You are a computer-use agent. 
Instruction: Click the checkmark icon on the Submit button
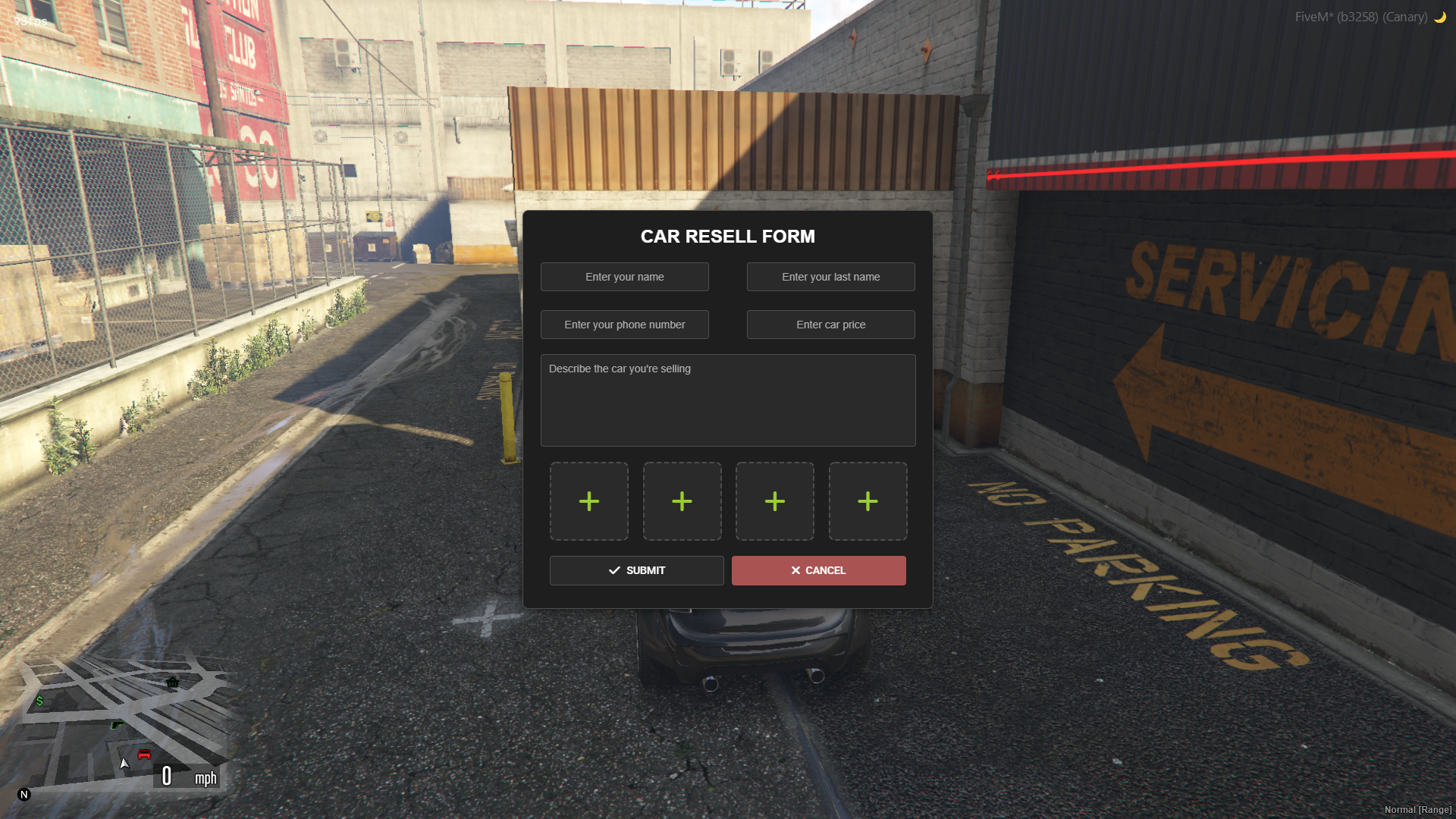(613, 570)
